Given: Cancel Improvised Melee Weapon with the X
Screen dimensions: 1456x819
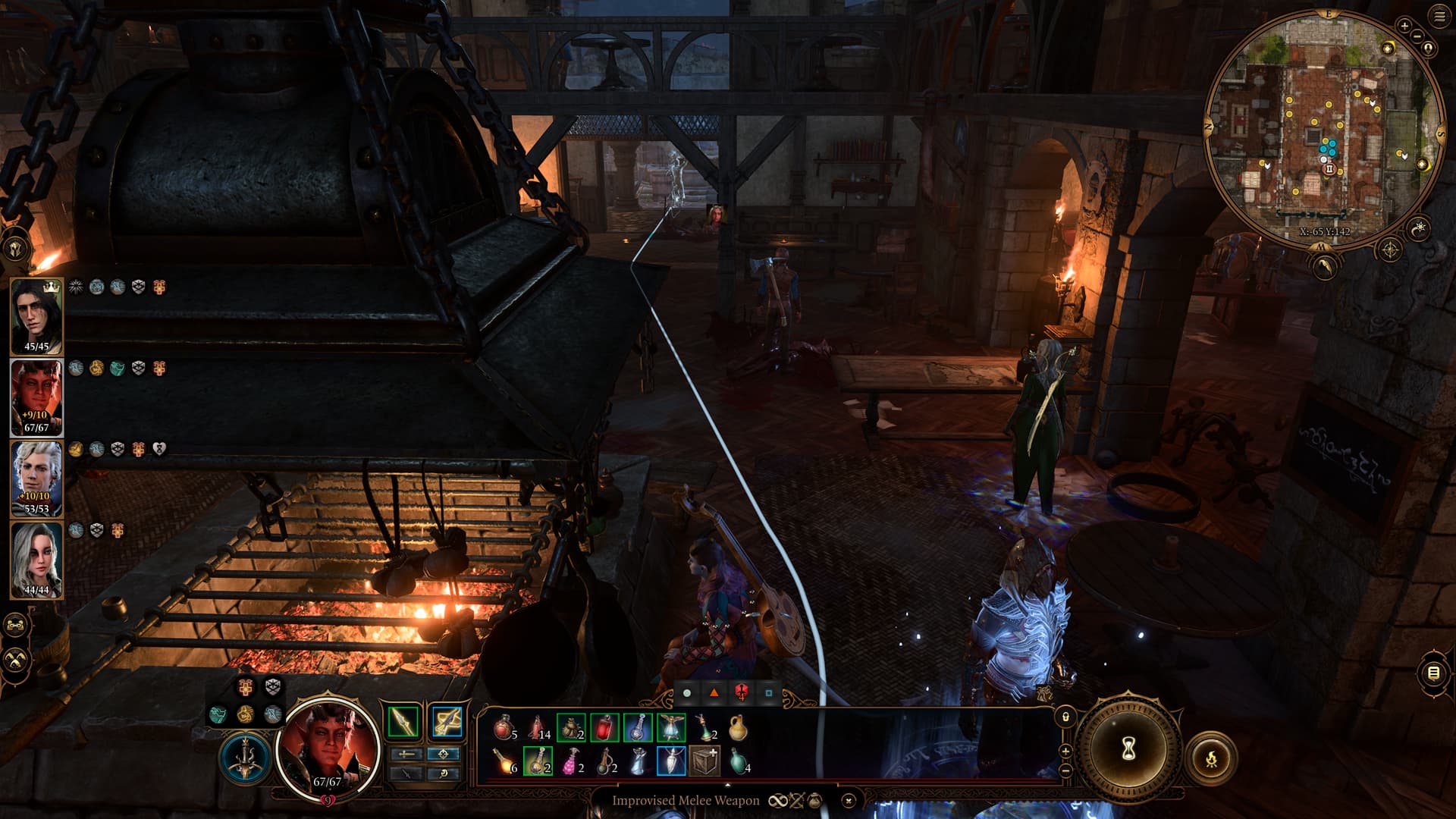Looking at the screenshot, I should 849,800.
